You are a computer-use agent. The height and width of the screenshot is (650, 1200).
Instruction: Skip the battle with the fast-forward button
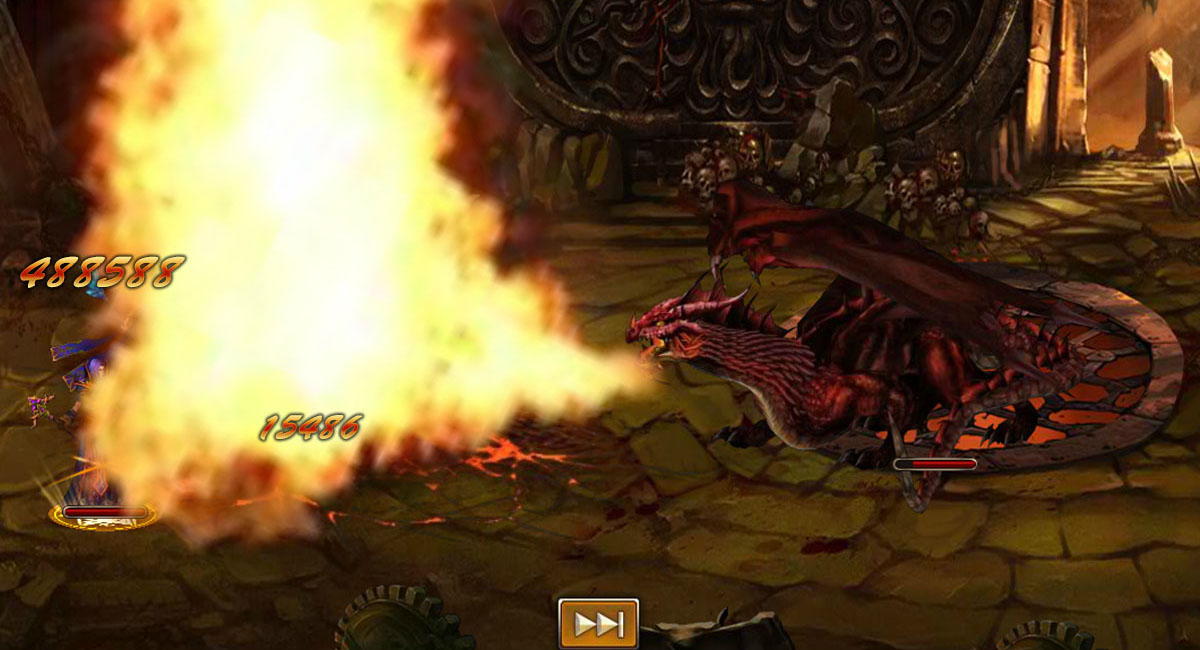coord(598,624)
